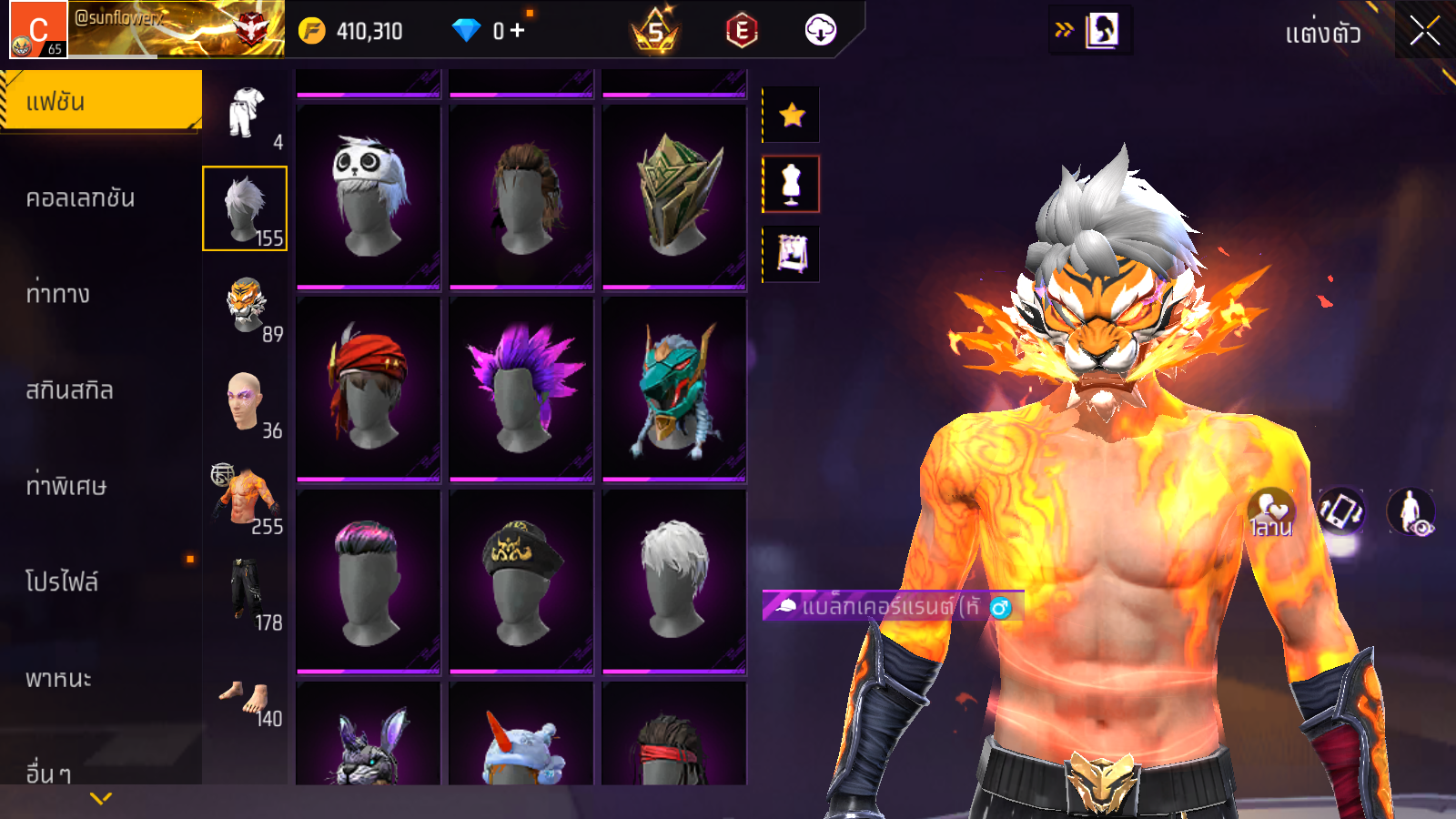The width and height of the screenshot is (1456, 819).
Task: Choose the panda hat headgear
Action: [x=369, y=197]
